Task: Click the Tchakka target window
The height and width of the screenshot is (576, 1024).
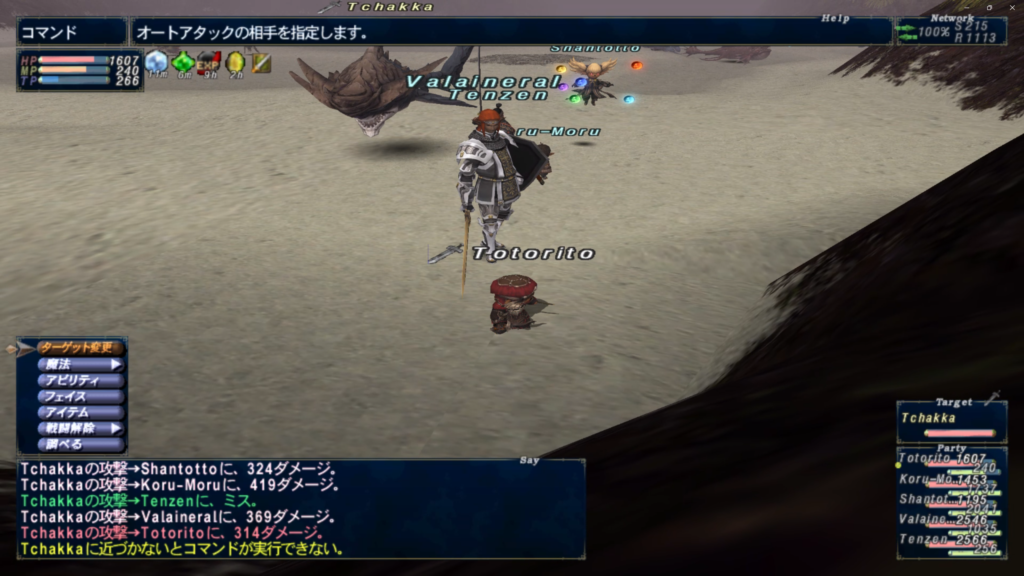Action: click(x=950, y=422)
